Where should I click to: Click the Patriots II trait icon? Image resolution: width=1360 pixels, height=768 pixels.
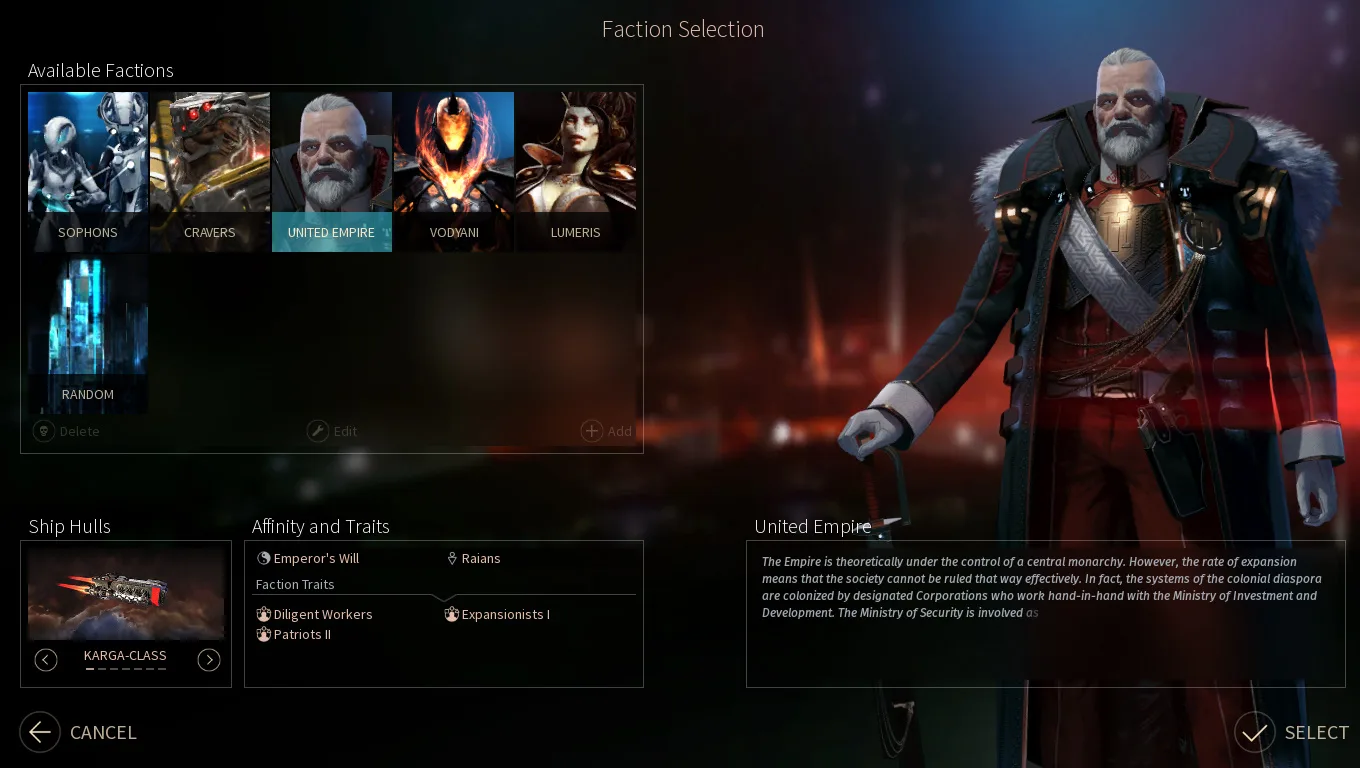tap(264, 634)
